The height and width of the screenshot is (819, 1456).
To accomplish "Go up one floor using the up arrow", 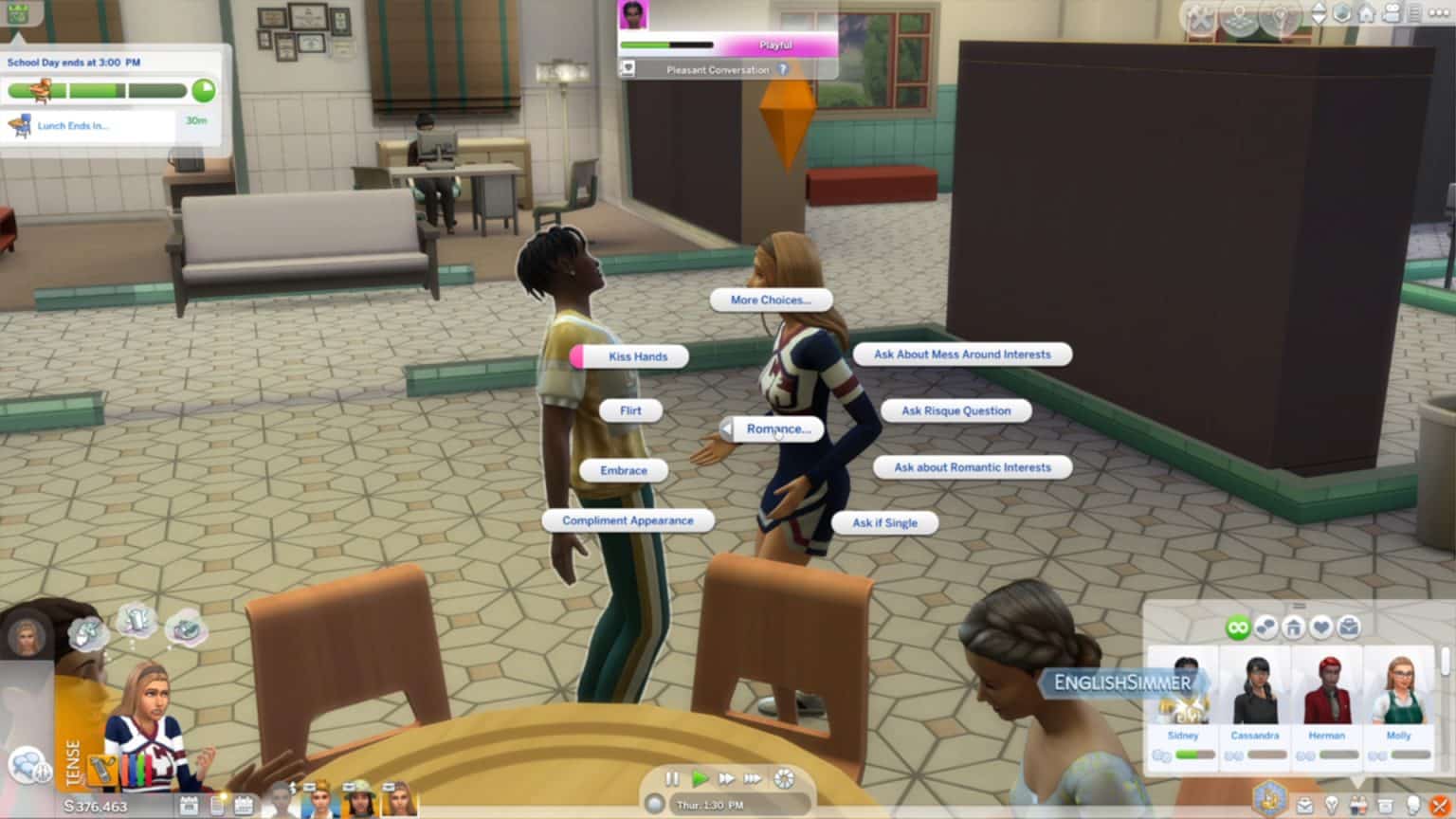I will point(1320,8).
